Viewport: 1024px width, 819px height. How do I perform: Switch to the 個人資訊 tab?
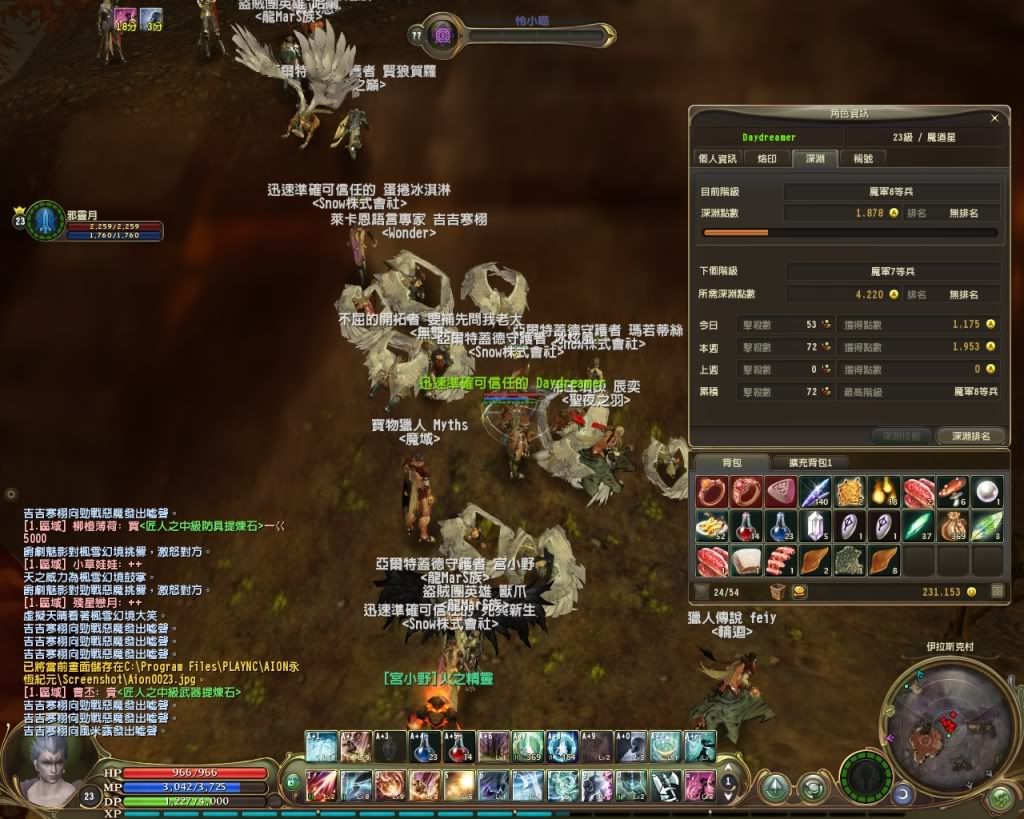click(x=717, y=158)
